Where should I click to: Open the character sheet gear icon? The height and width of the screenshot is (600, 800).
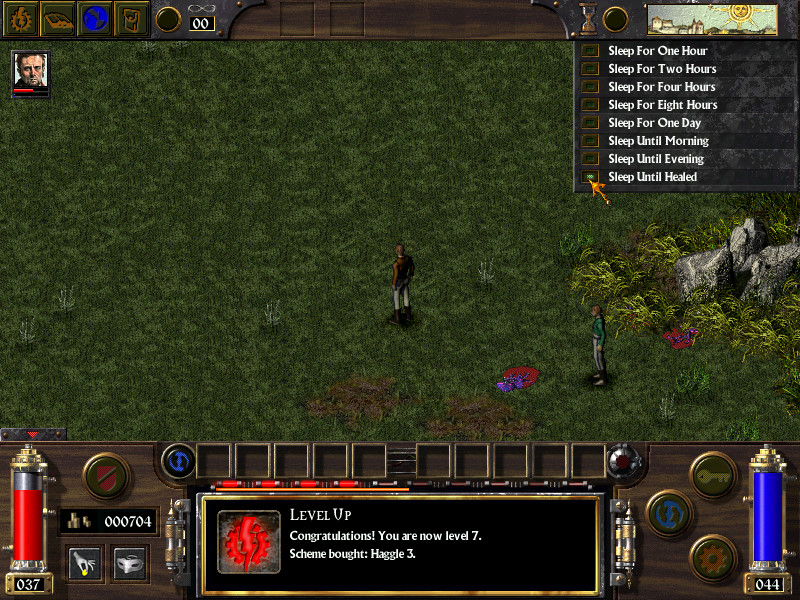coord(21,18)
